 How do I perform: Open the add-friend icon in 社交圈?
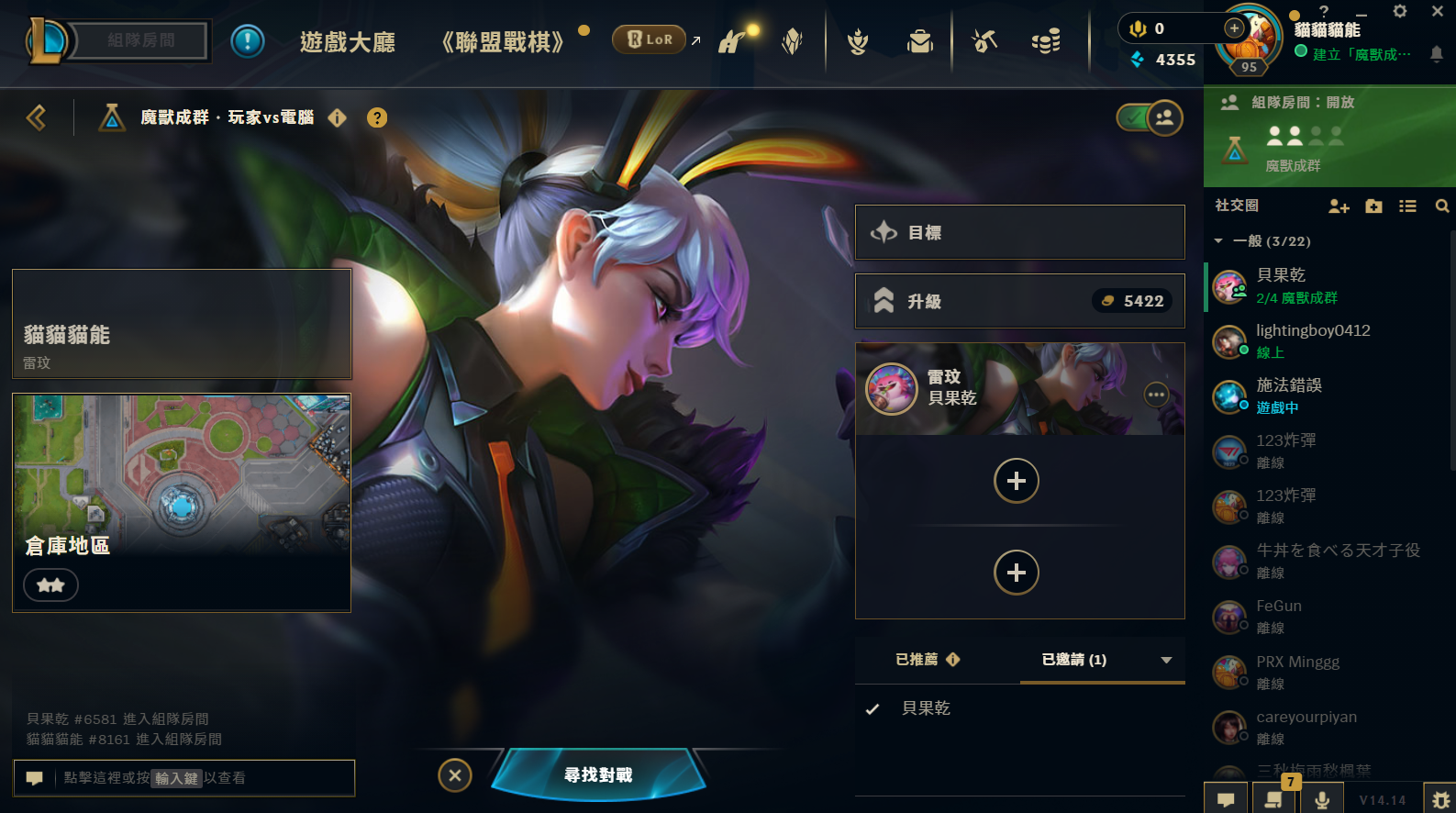1339,206
